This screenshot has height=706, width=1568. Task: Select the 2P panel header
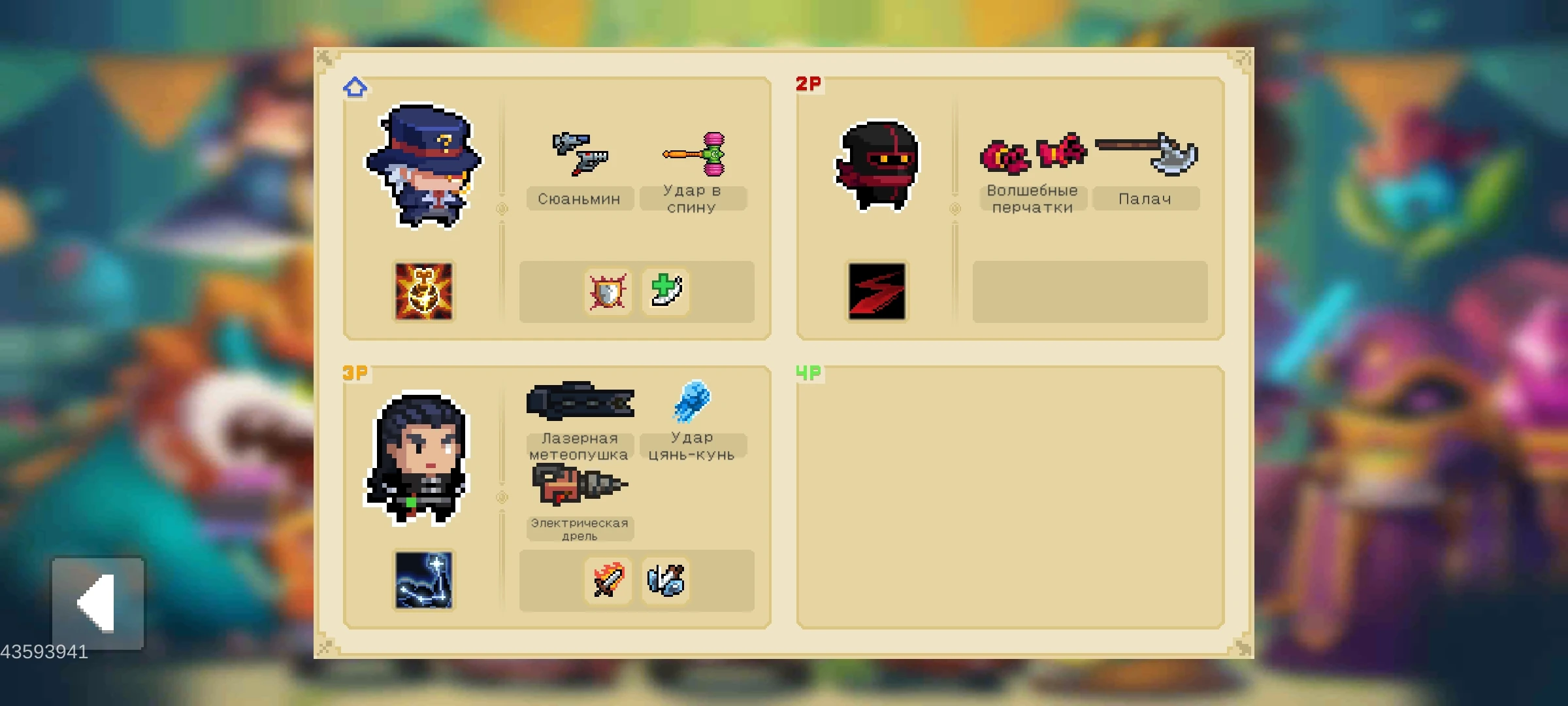(x=807, y=84)
